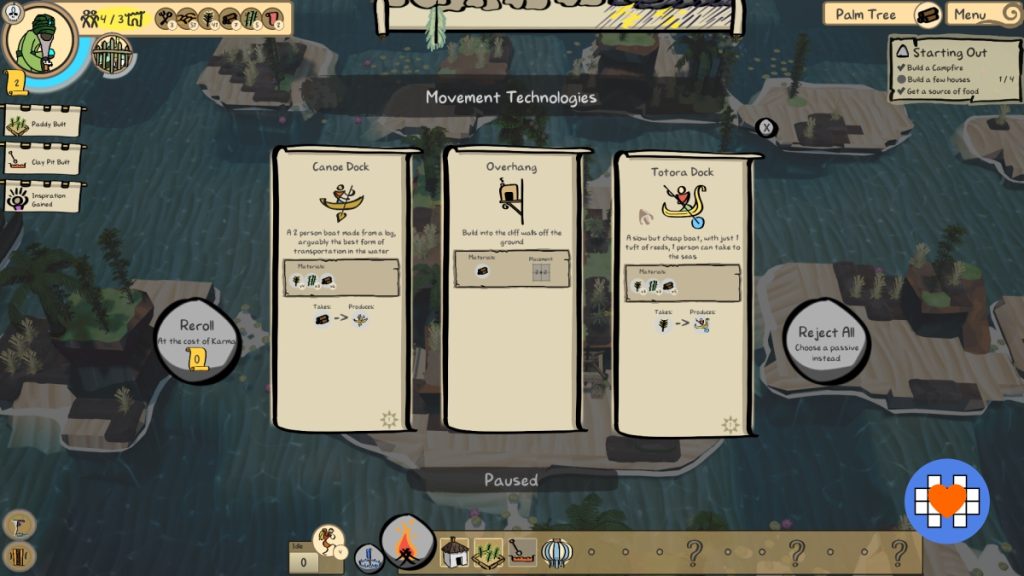Select the hut building in the build bar
This screenshot has width=1024, height=576.
tap(454, 551)
